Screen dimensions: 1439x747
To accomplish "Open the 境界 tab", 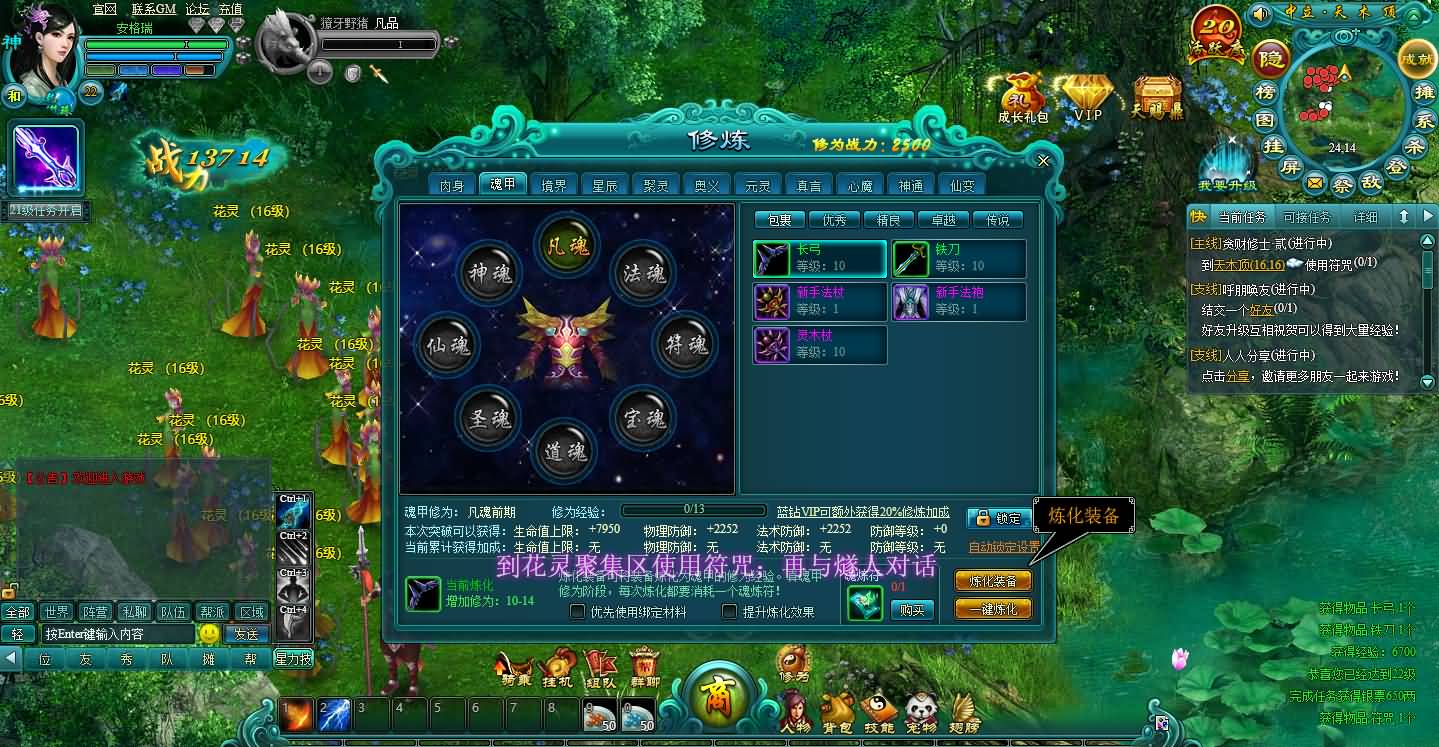I will [x=554, y=185].
